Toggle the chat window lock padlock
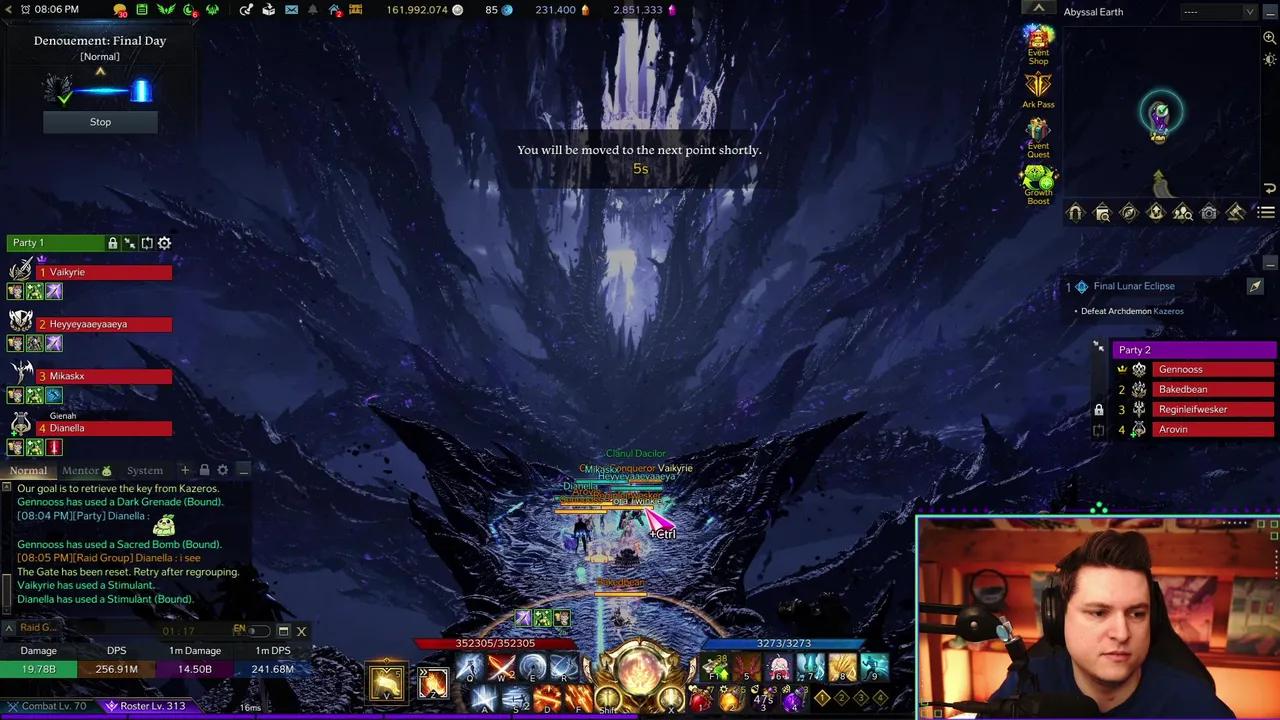The width and height of the screenshot is (1280, 720). tap(204, 470)
